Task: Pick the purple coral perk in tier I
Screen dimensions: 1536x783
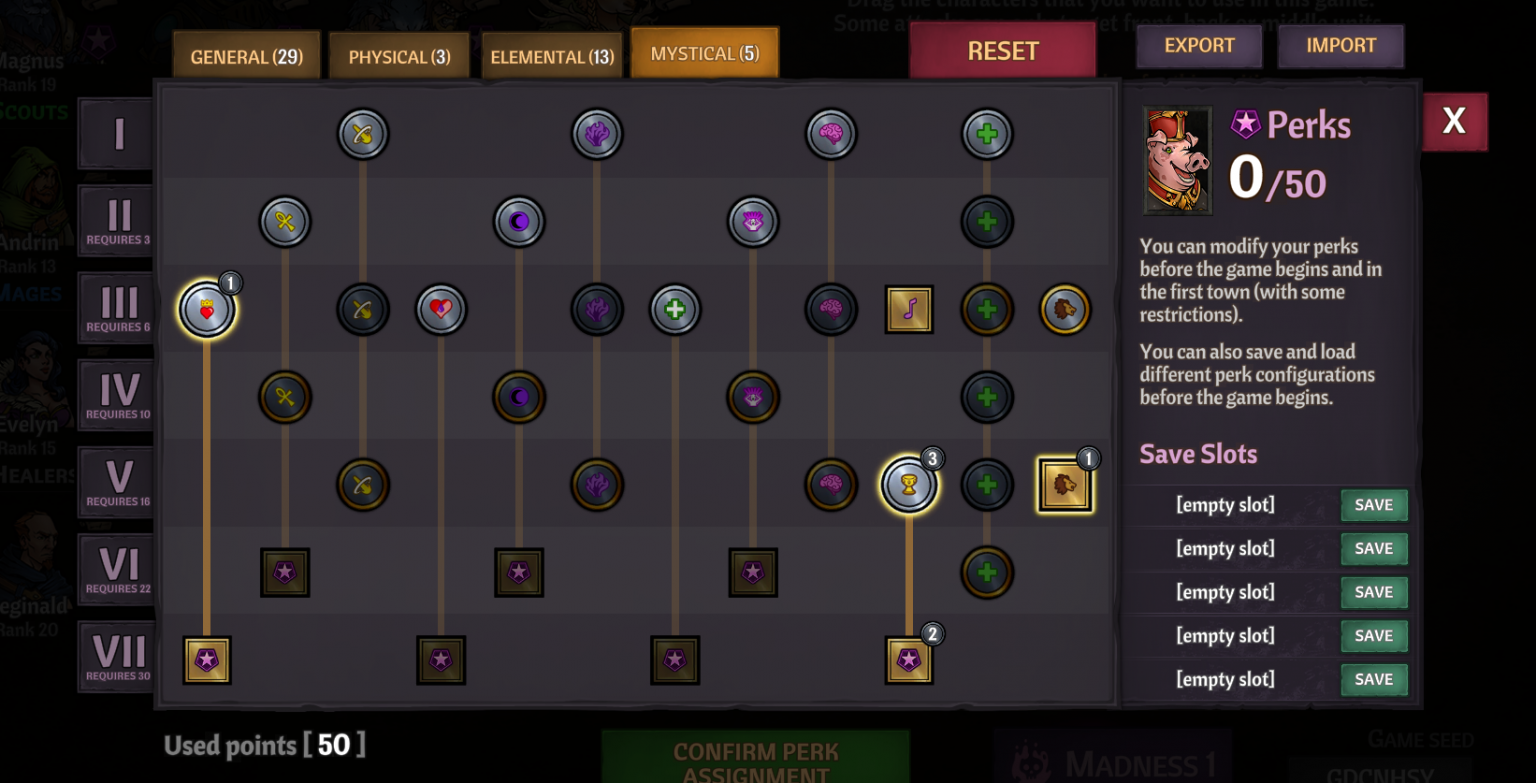Action: (597, 133)
